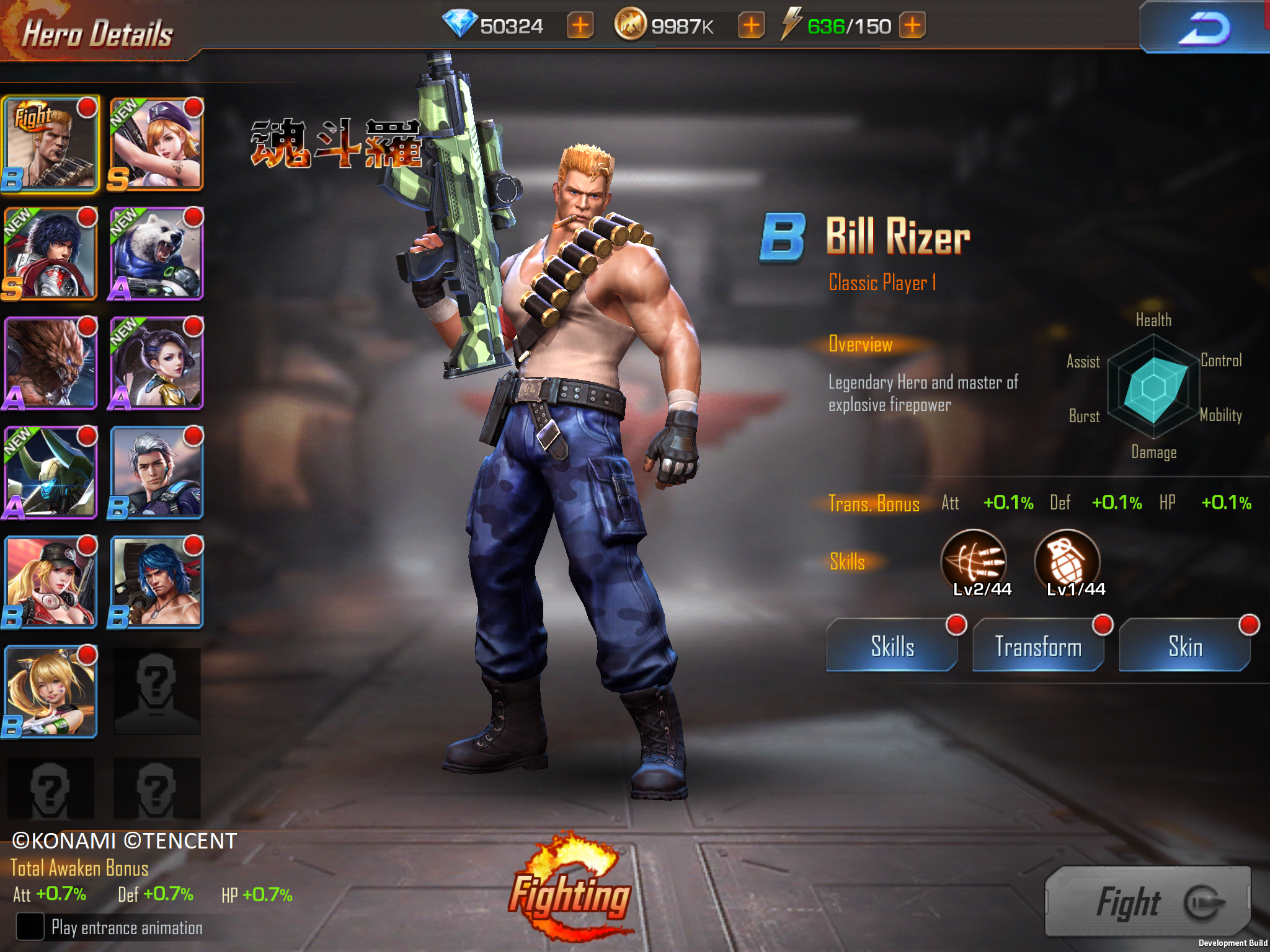This screenshot has height=952, width=1270.
Task: Open the Skin selection
Action: pyautogui.click(x=1184, y=646)
